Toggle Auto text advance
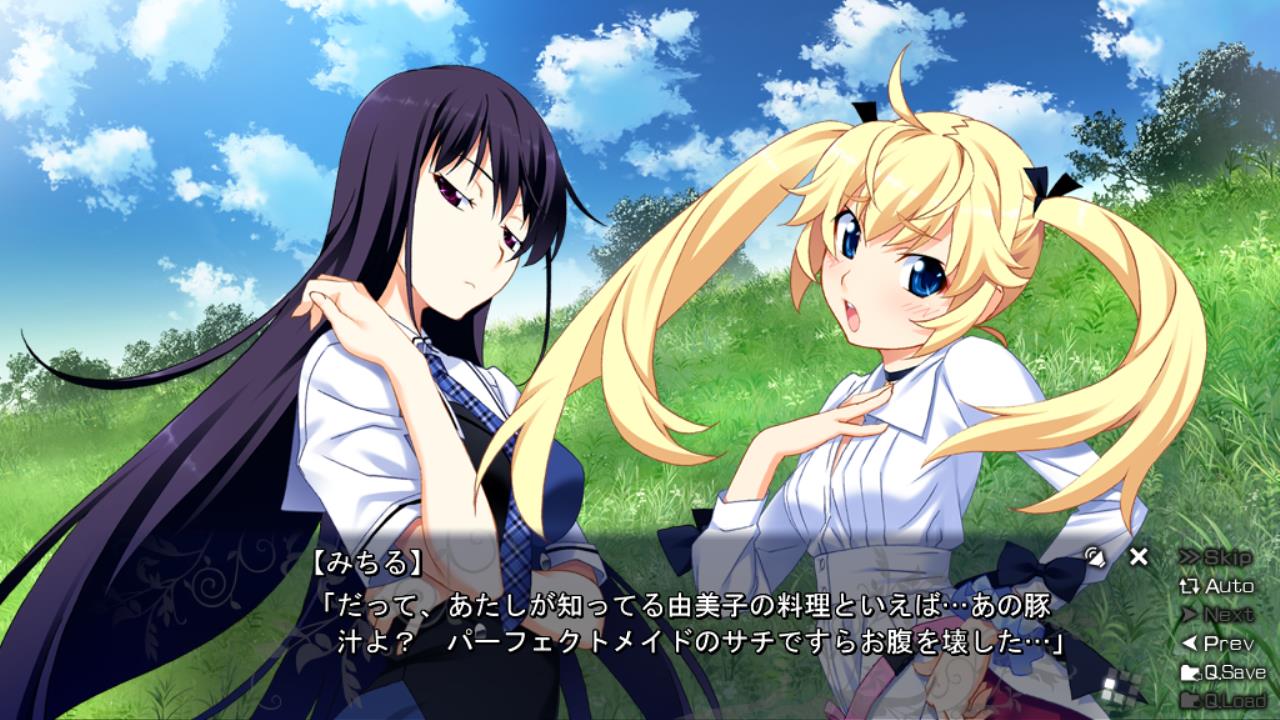 [1217, 586]
